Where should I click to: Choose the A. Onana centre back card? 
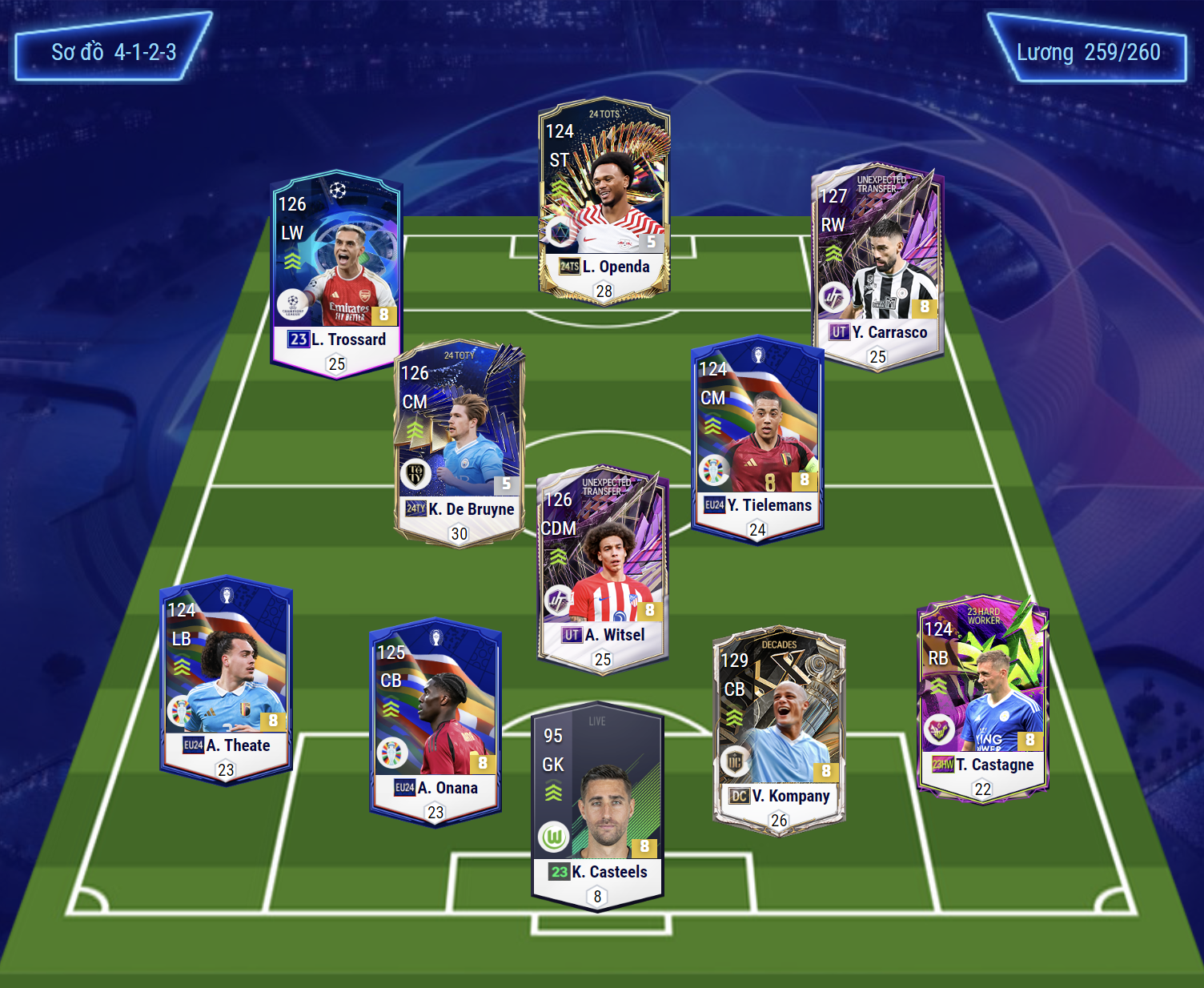coord(435,721)
